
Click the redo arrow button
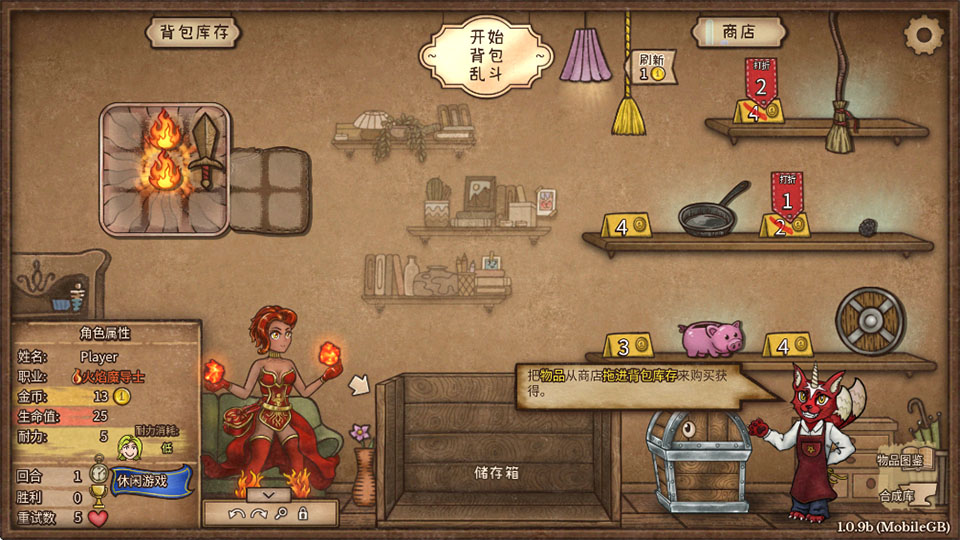tap(258, 513)
